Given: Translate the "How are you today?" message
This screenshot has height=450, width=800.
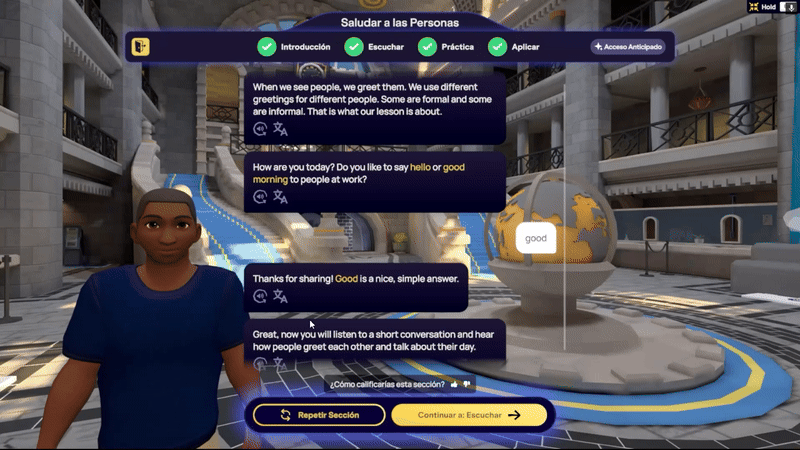Looking at the screenshot, I should pos(280,198).
